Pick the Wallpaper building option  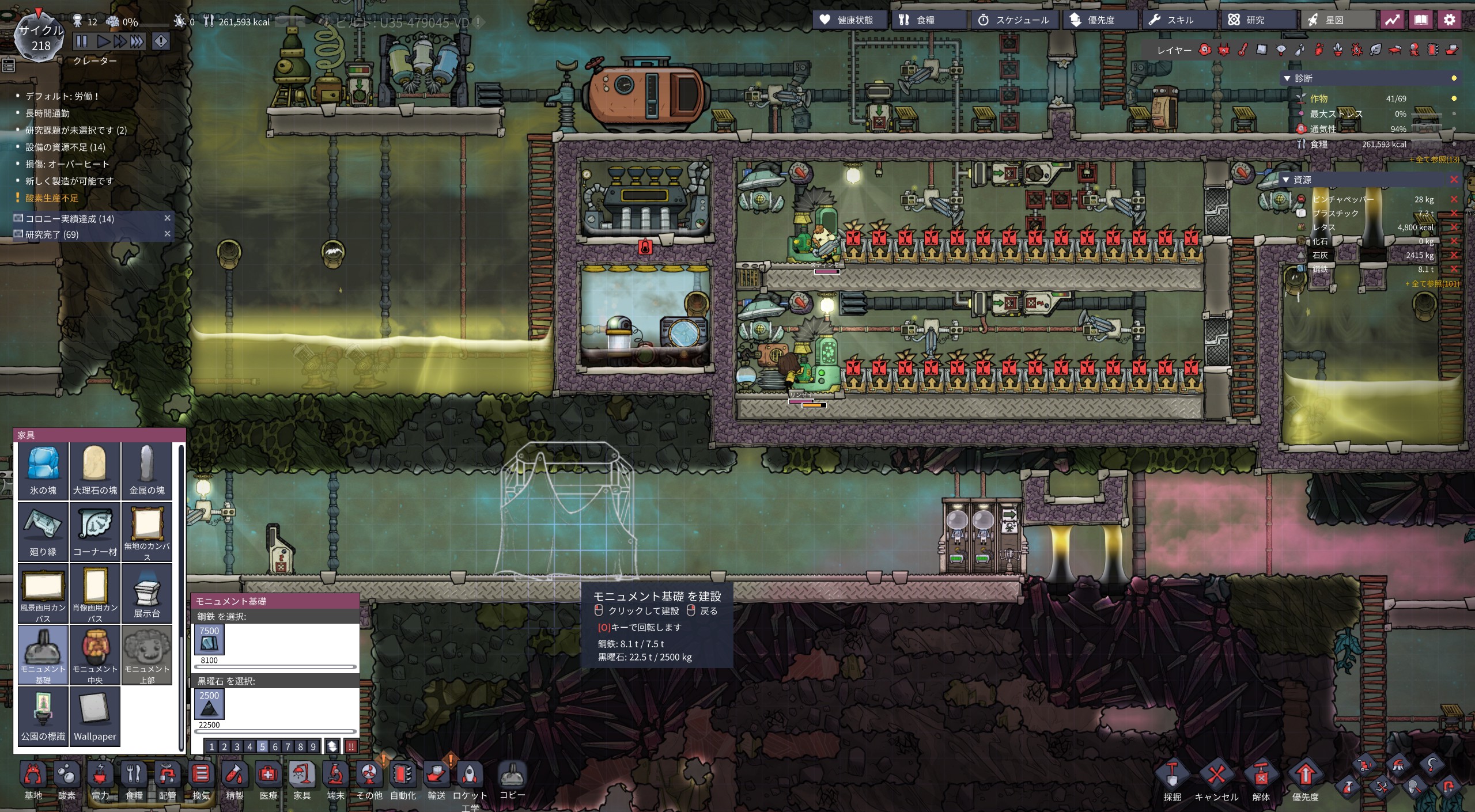[x=95, y=716]
